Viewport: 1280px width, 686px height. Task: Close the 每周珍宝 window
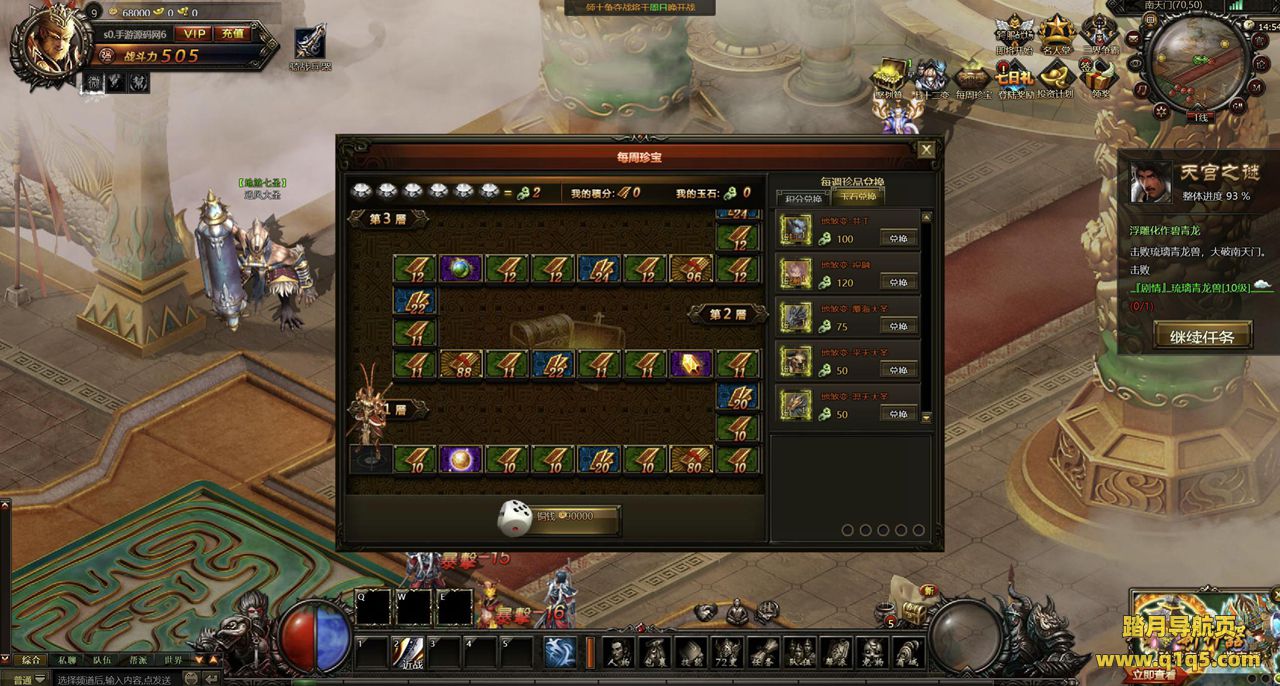926,150
